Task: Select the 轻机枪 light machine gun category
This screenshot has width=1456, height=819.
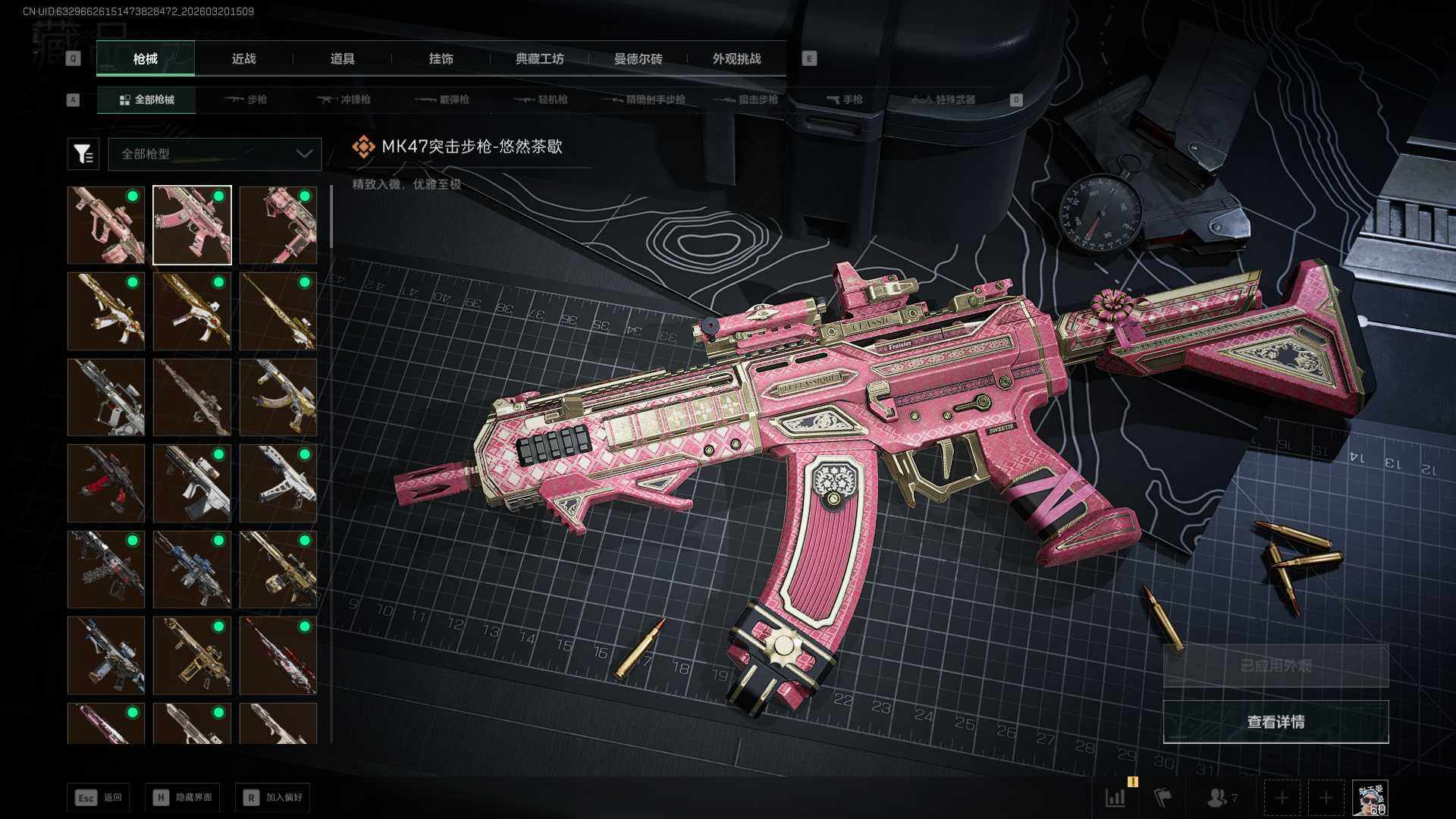Action: pyautogui.click(x=541, y=99)
